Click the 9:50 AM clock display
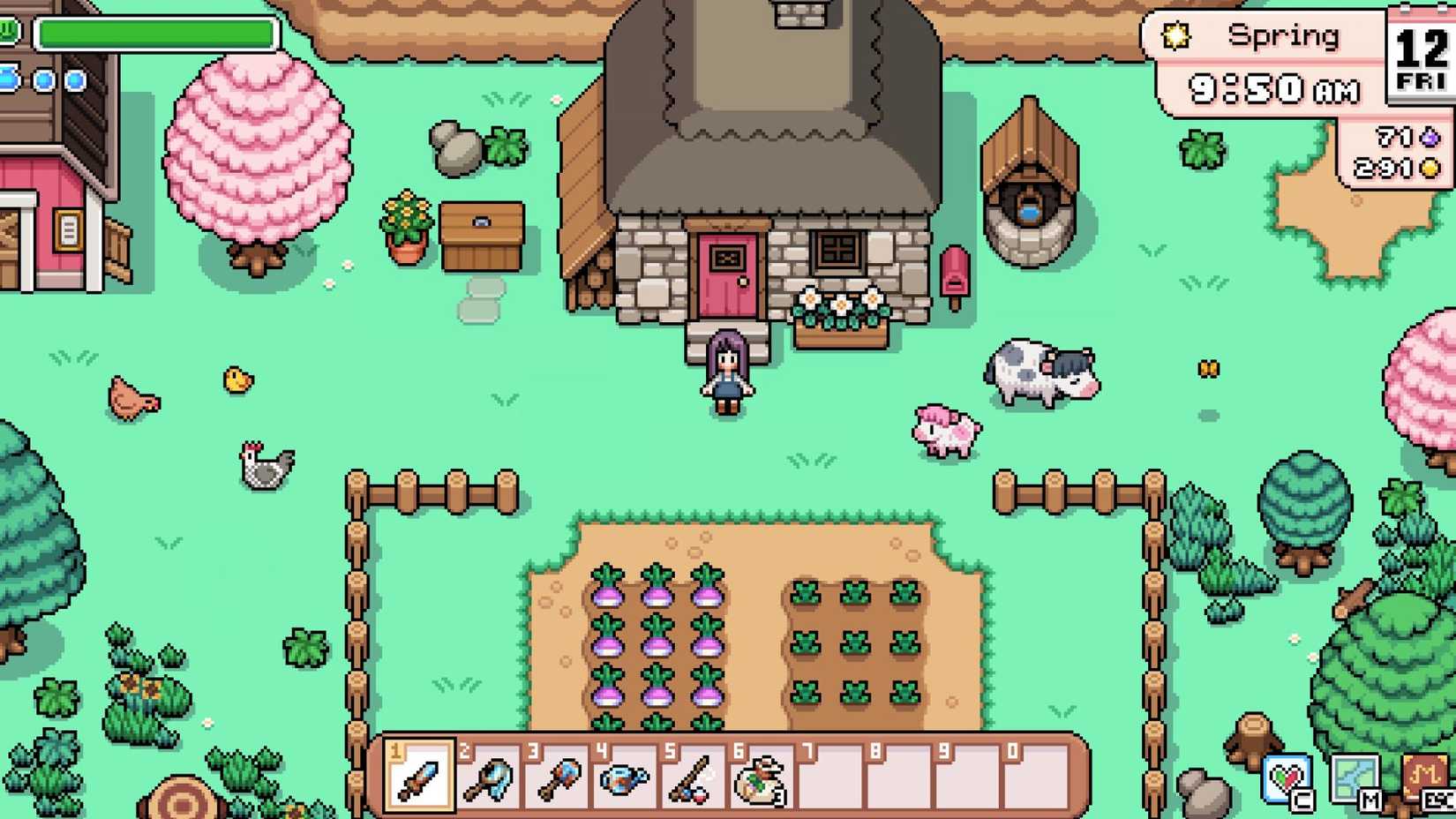The image size is (1456, 819). pyautogui.click(x=1275, y=88)
